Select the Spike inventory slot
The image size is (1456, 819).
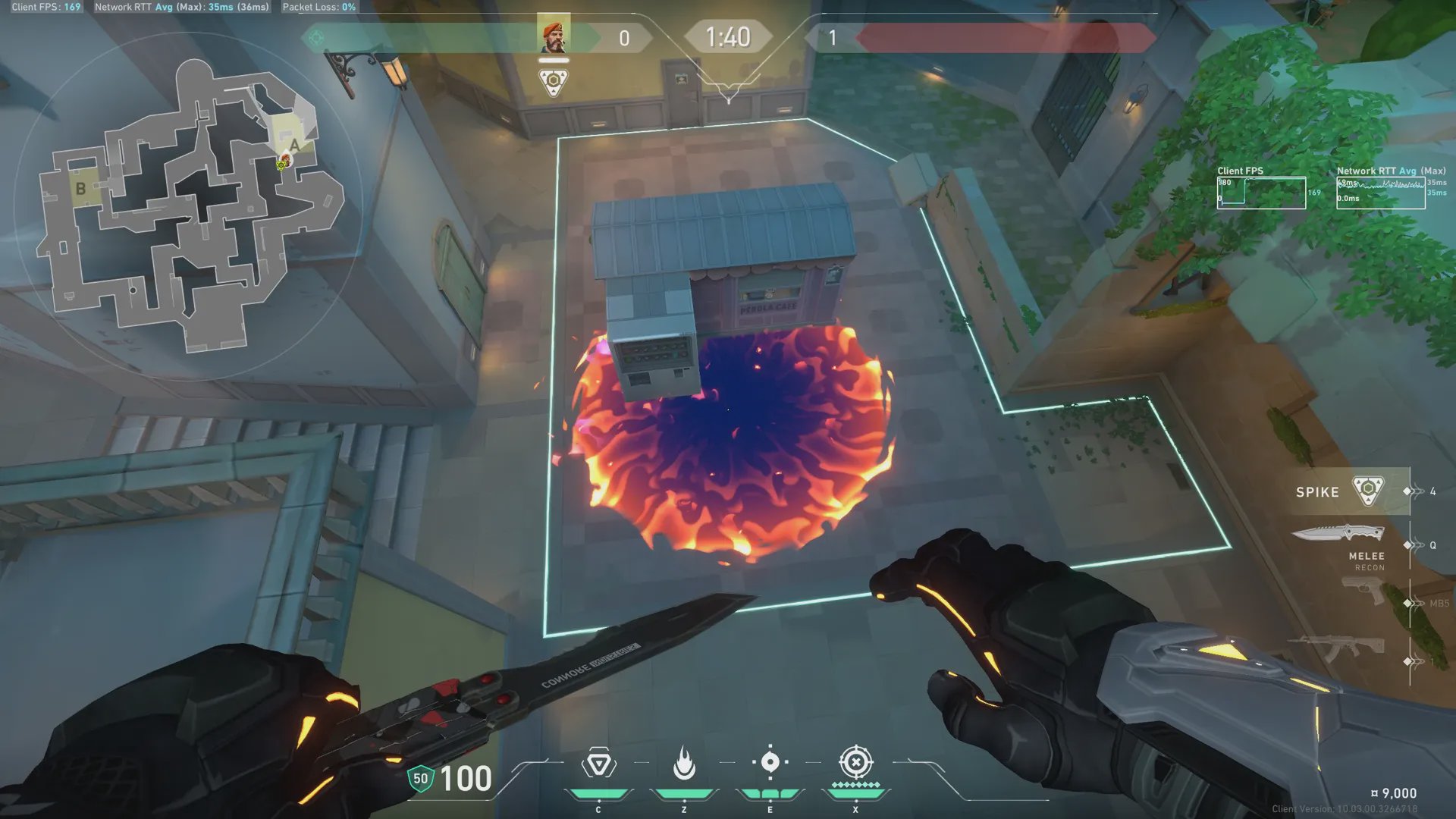[x=1341, y=491]
